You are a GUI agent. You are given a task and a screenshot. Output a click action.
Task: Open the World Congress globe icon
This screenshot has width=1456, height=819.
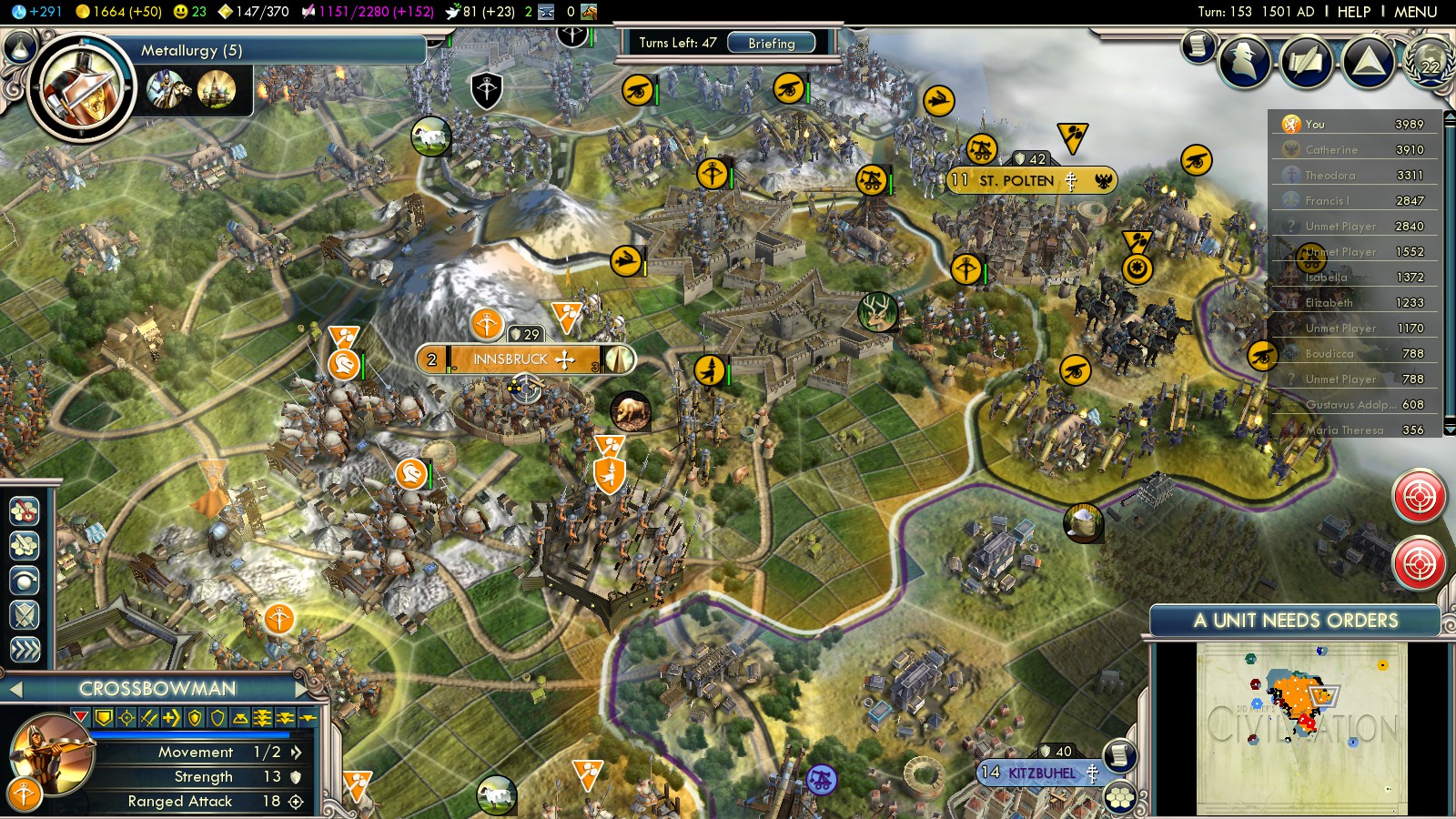tap(1430, 62)
